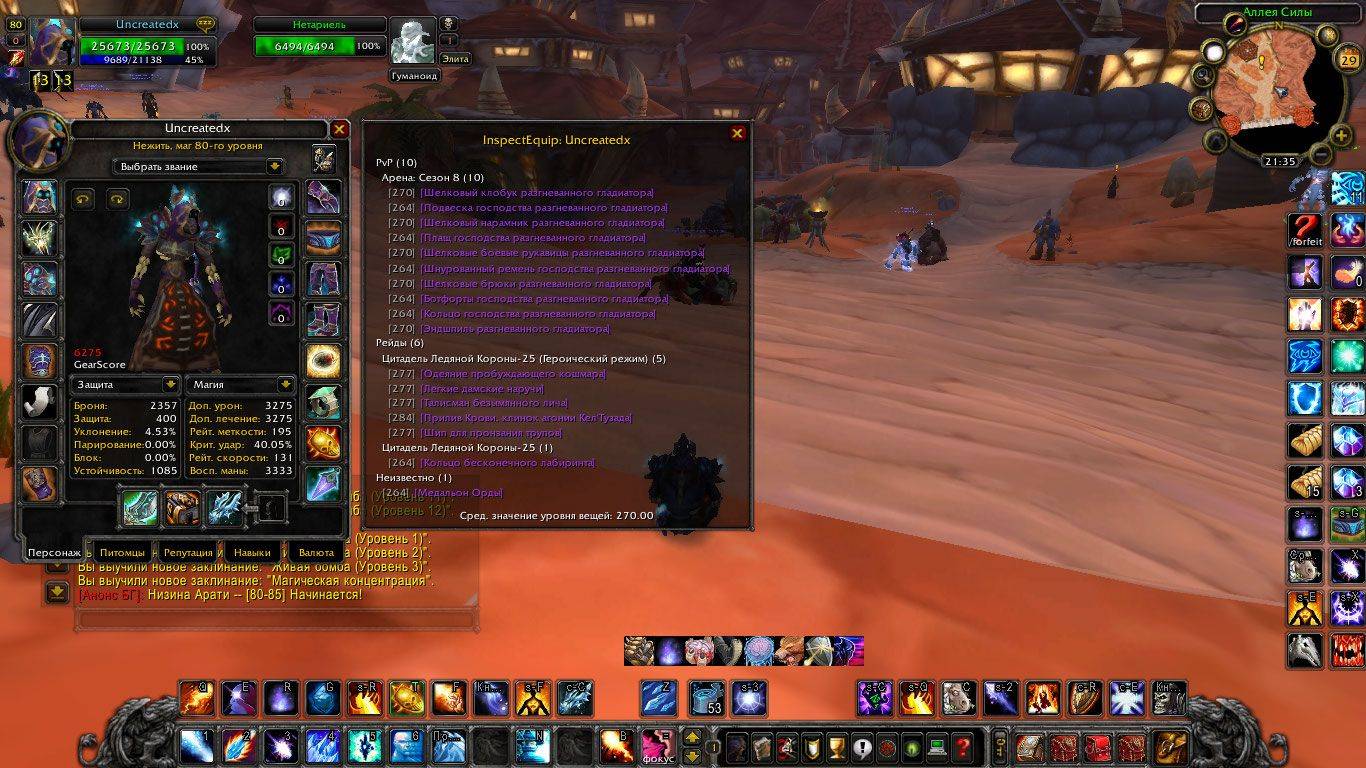The width and height of the screenshot is (1366, 768).
Task: Use the /forfeit macro with question mark
Action: [1305, 231]
